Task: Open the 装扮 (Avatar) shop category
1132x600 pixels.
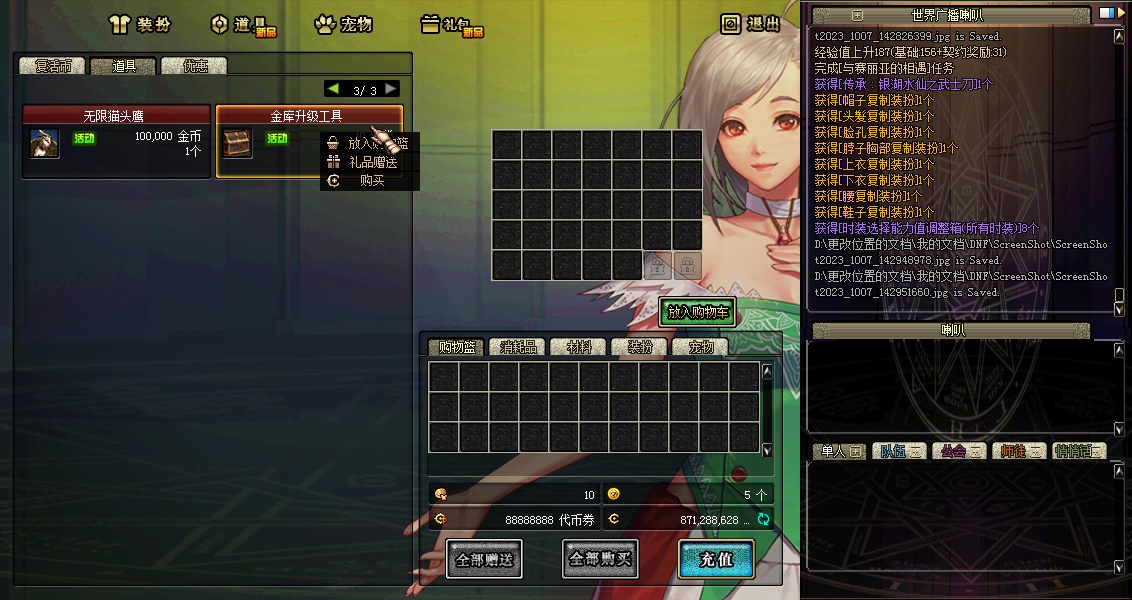Action: click(x=140, y=24)
